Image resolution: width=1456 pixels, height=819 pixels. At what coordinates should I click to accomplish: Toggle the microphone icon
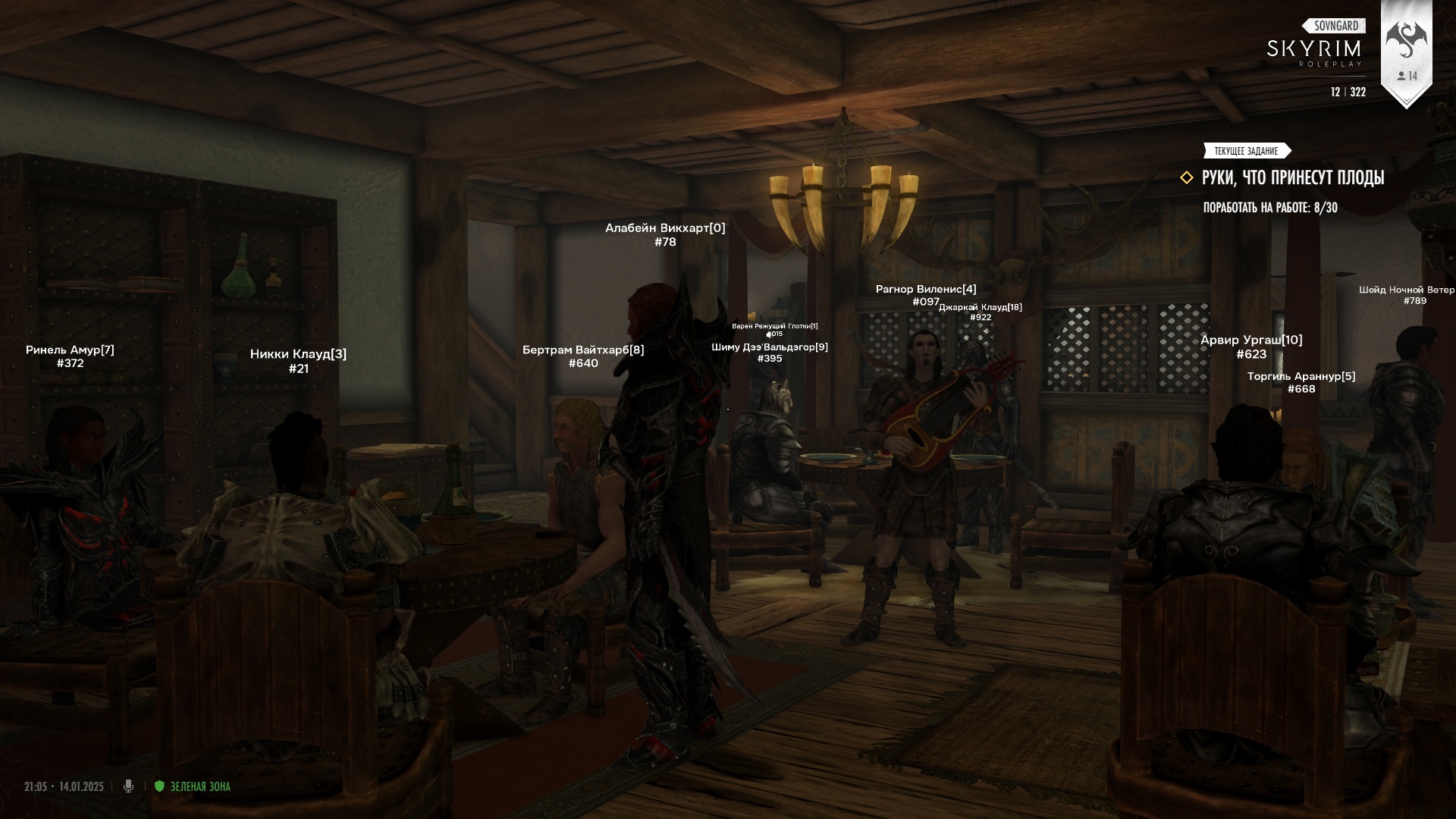128,786
